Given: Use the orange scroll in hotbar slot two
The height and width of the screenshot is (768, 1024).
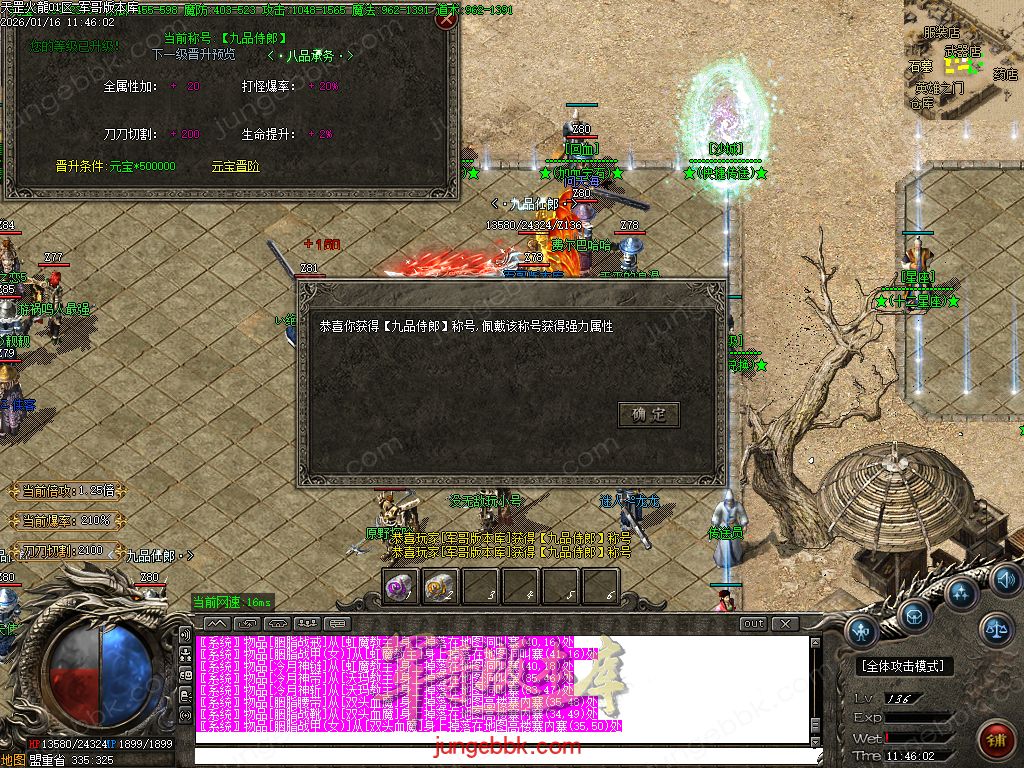Looking at the screenshot, I should (440, 587).
